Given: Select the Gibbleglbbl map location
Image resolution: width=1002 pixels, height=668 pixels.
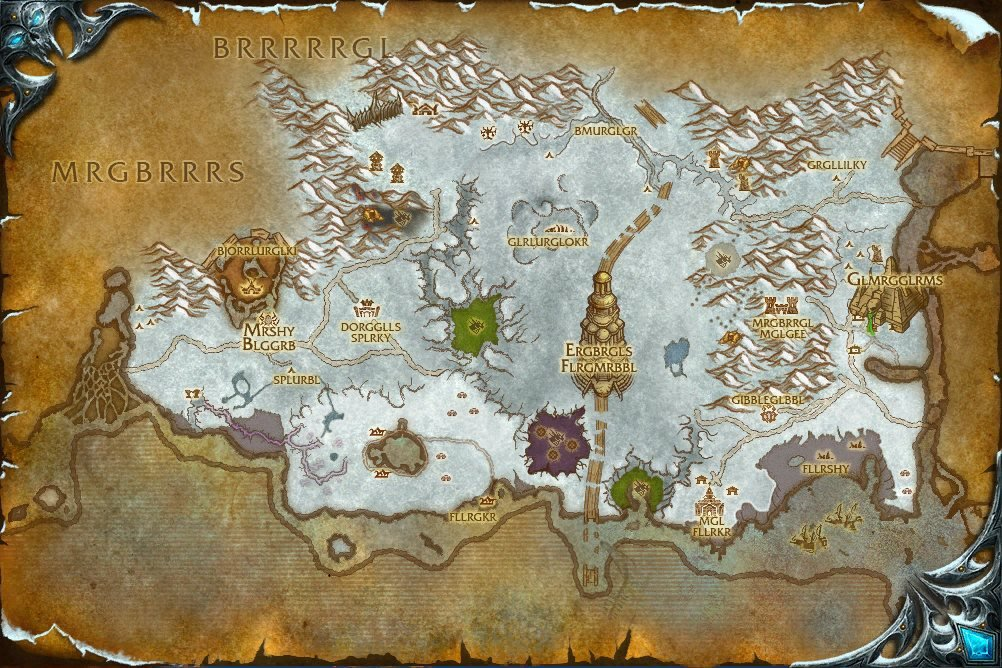Looking at the screenshot, I should pyautogui.click(x=767, y=400).
